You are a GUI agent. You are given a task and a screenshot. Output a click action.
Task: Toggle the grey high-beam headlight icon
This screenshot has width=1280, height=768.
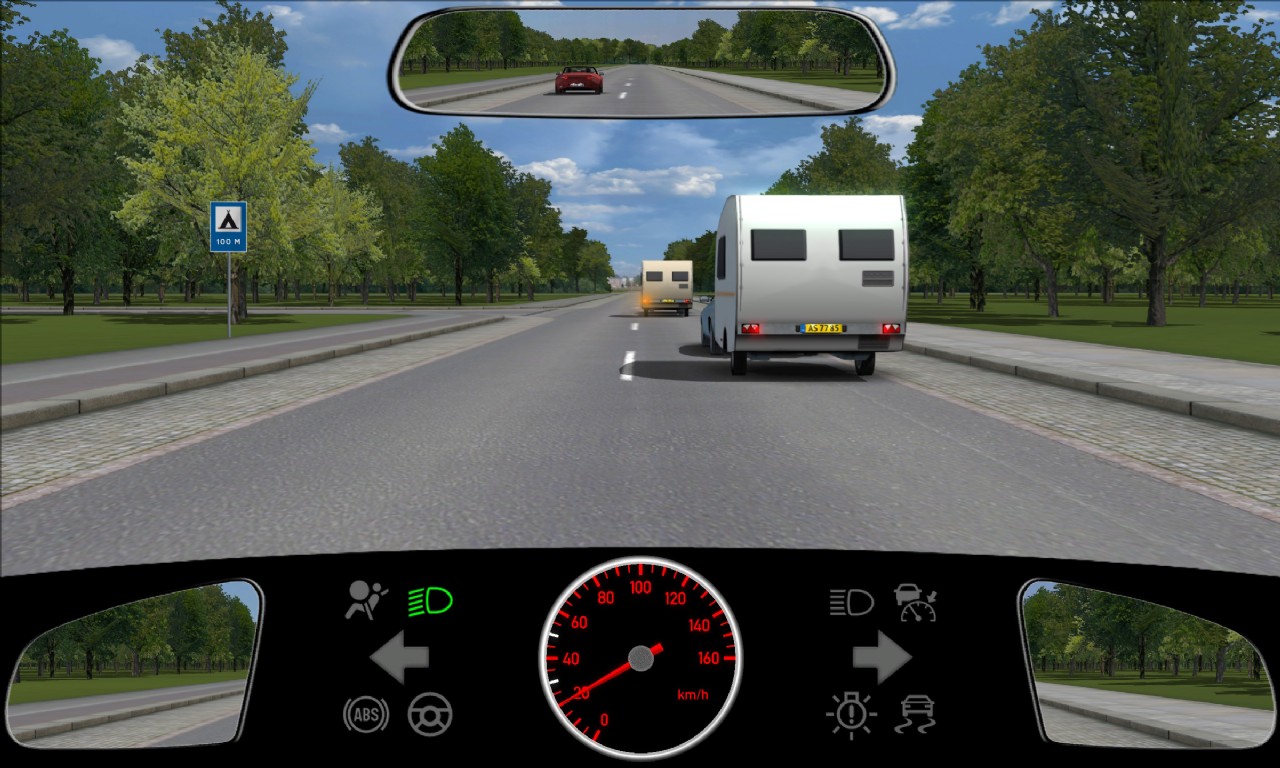[x=851, y=601]
